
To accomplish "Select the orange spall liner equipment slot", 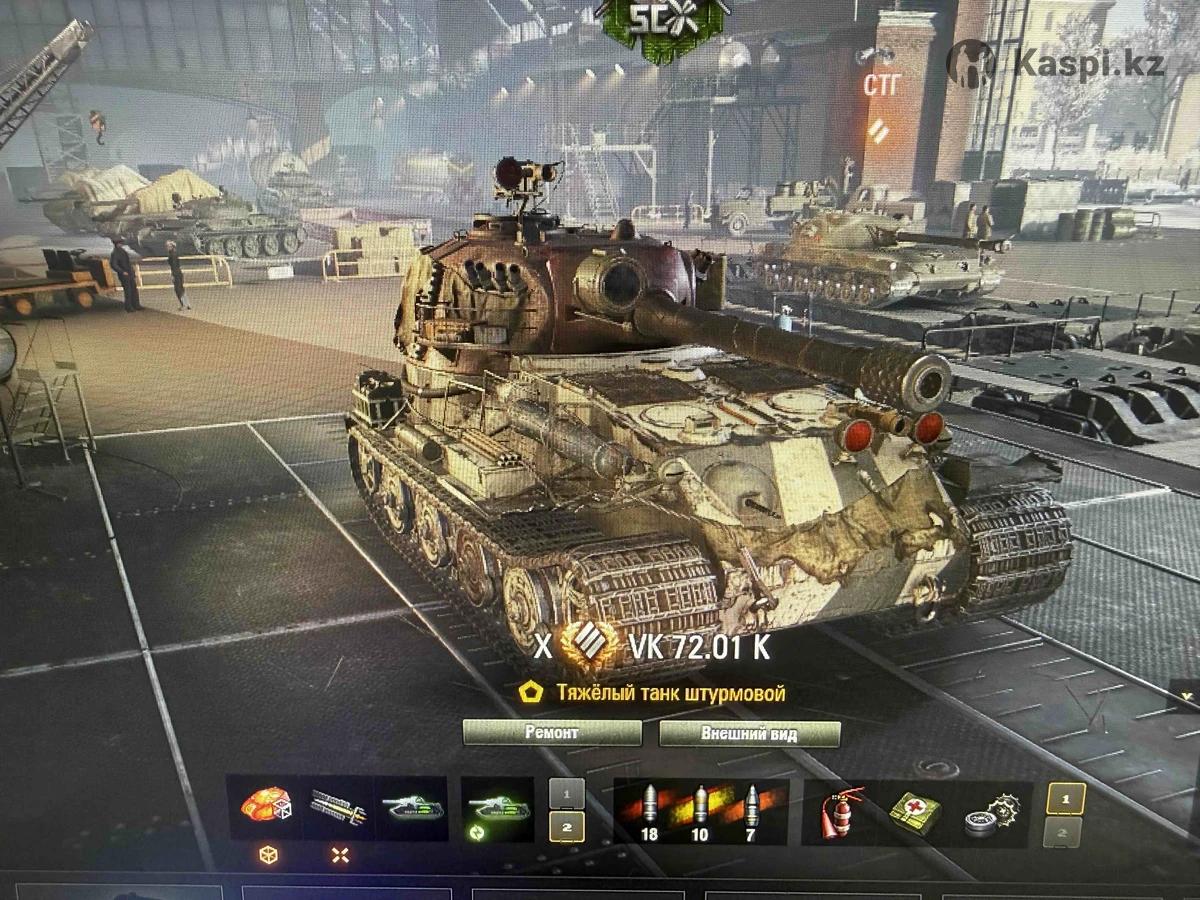I will (264, 805).
